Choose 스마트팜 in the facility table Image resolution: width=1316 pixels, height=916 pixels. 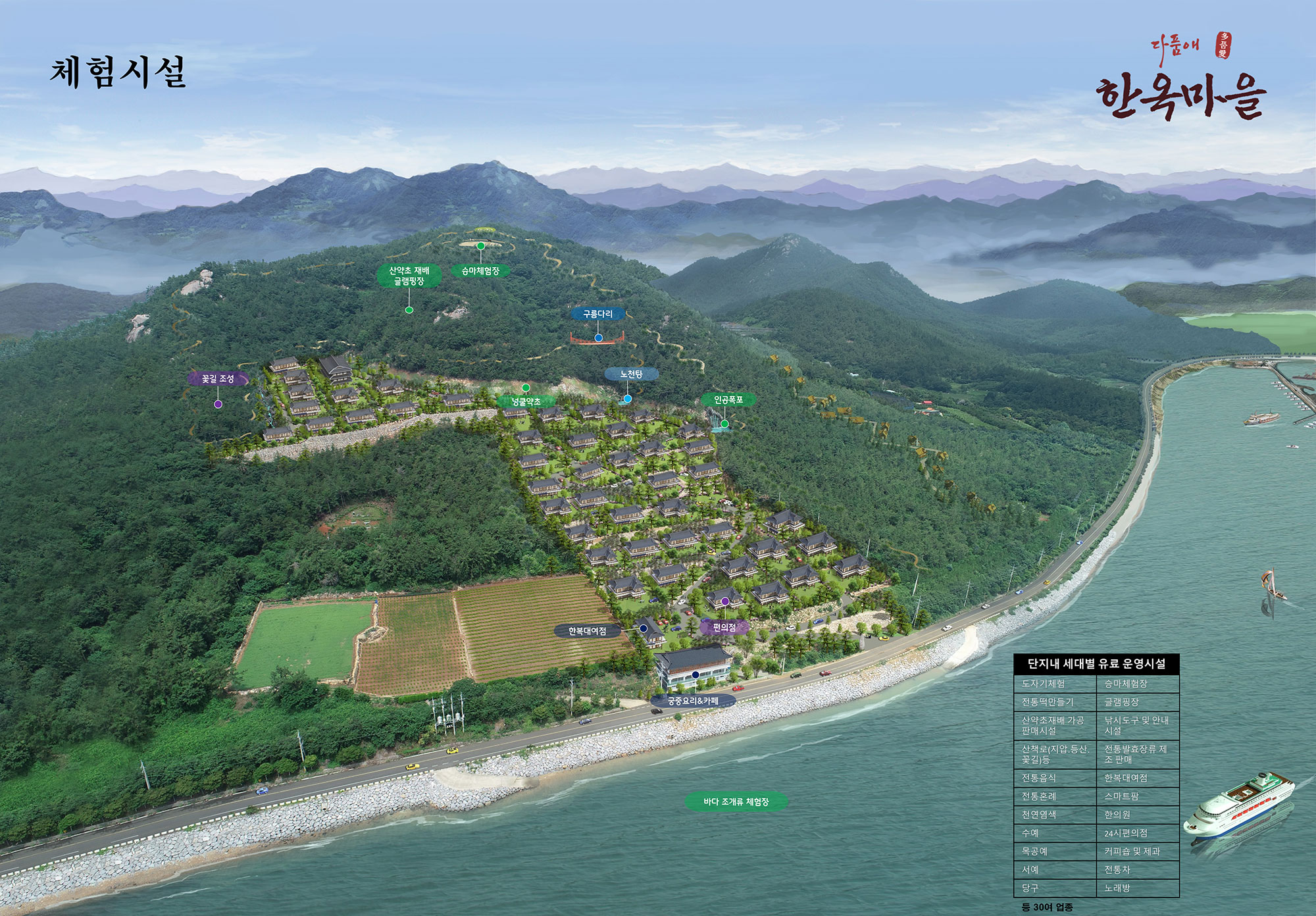[x=1121, y=796]
